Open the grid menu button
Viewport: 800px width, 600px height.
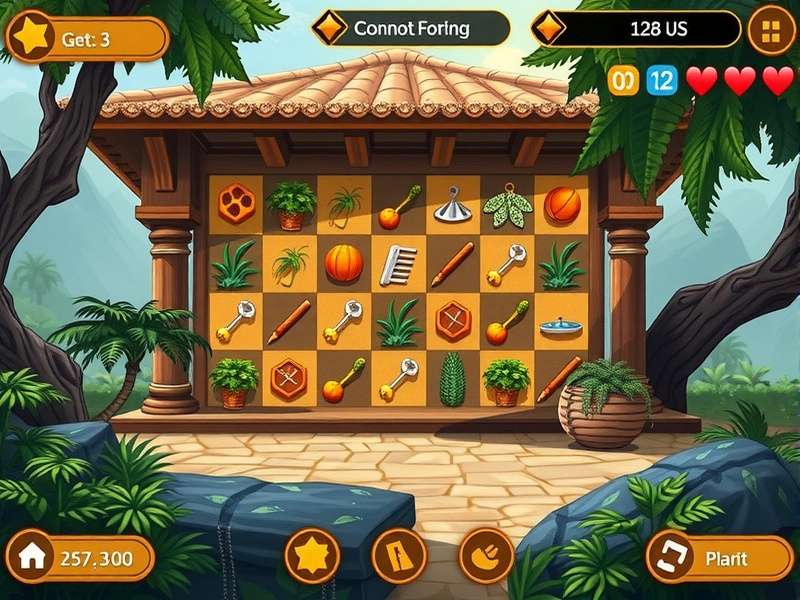pyautogui.click(x=771, y=30)
